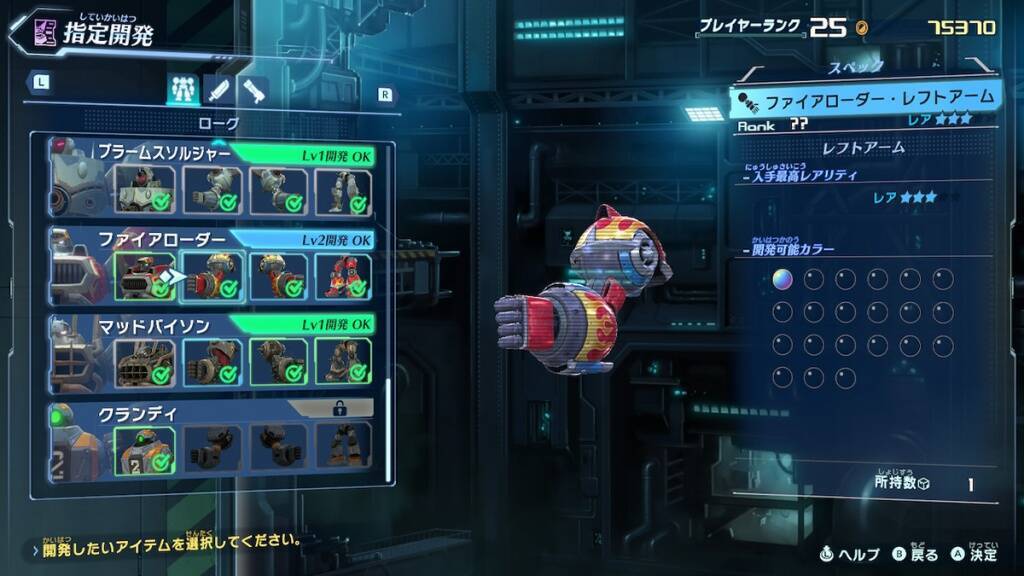The image size is (1024, 576).
Task: Click the parts list scrollbar
Action: 388,430
